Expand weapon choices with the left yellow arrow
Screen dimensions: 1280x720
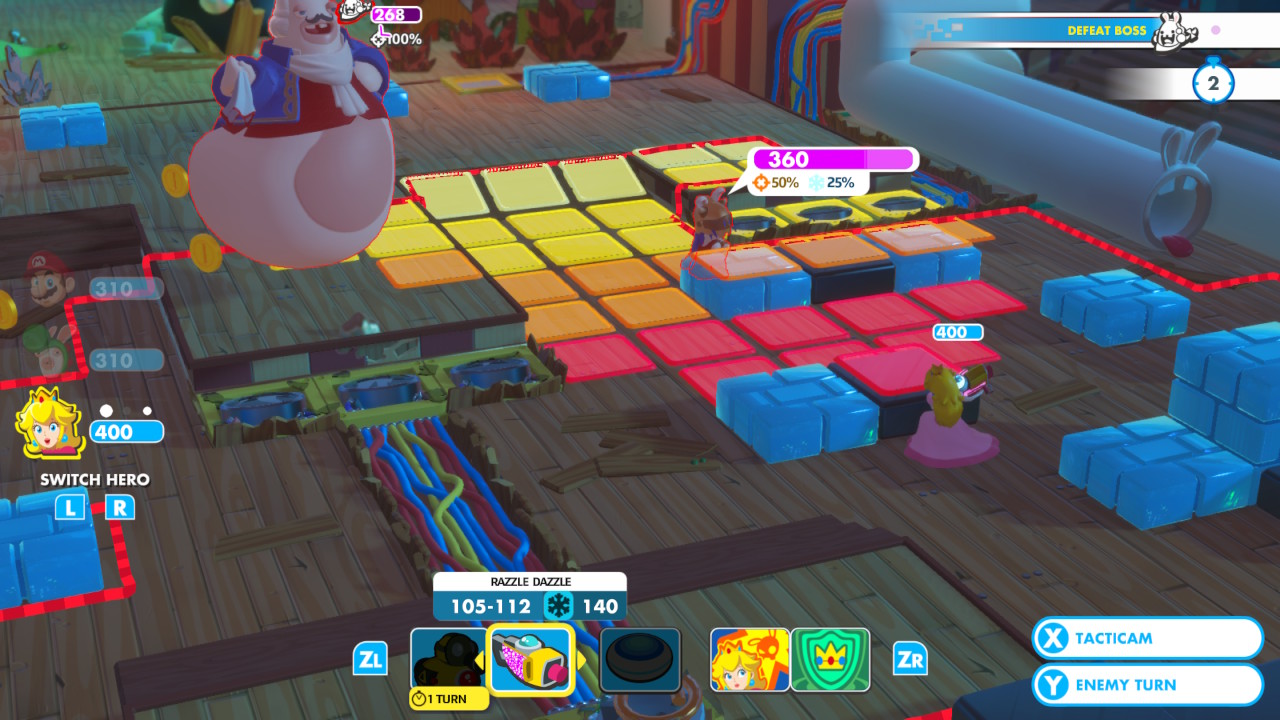pyautogui.click(x=480, y=659)
